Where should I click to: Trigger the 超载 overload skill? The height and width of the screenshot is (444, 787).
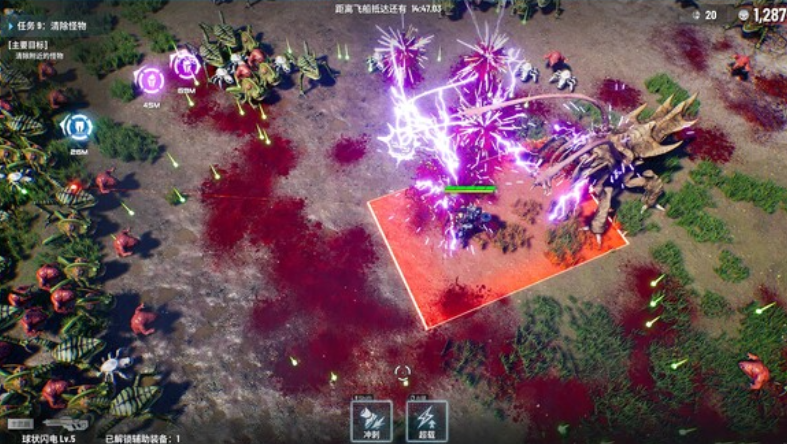point(427,420)
